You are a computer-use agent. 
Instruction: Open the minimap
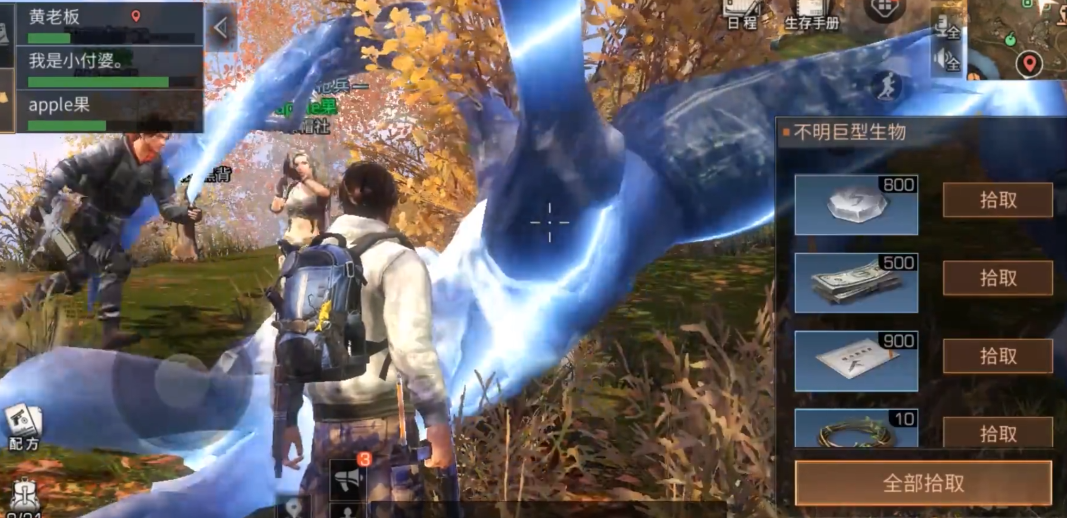(x=1015, y=40)
